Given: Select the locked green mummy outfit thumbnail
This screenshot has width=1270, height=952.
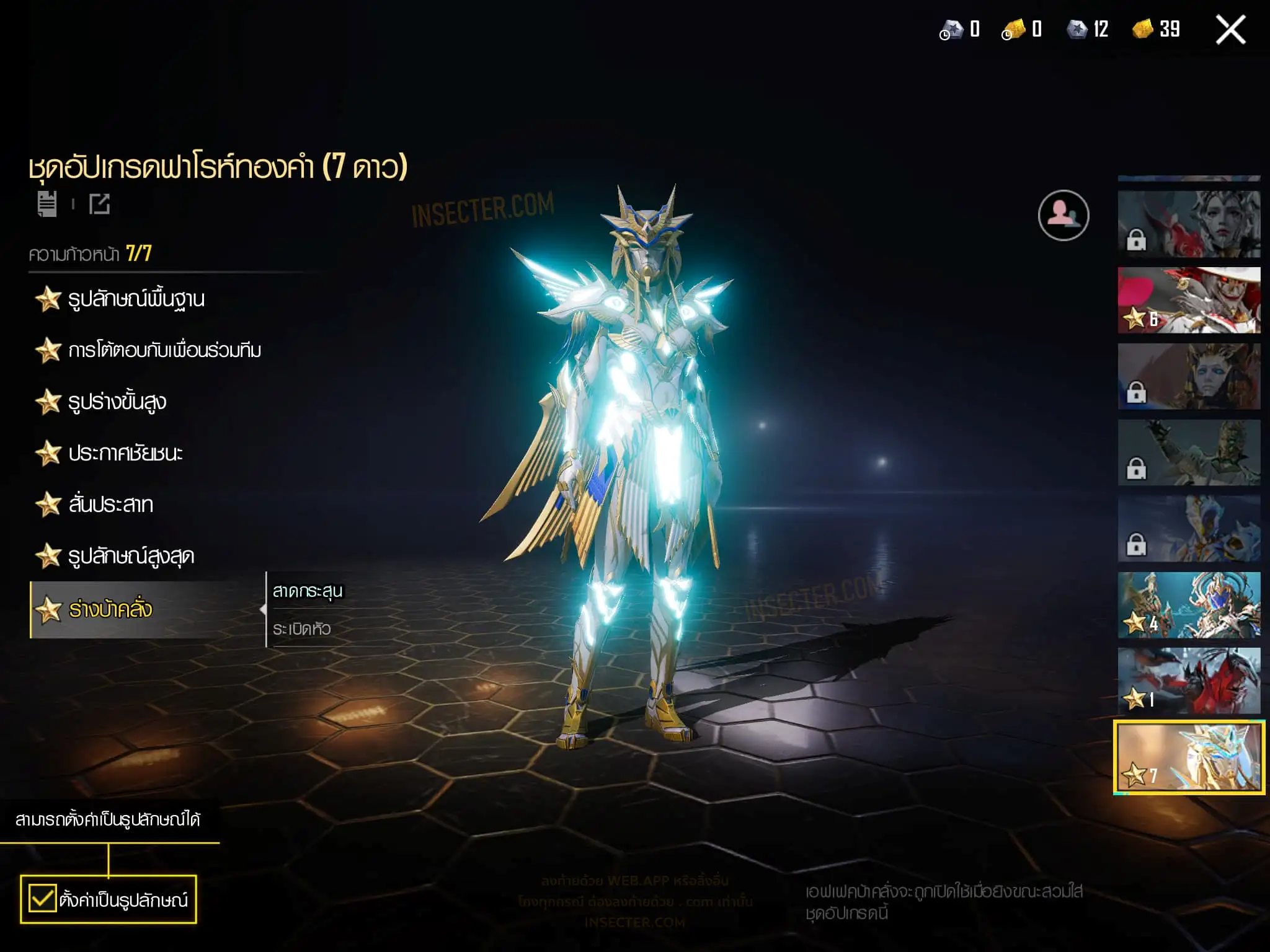Looking at the screenshot, I should tap(1189, 452).
